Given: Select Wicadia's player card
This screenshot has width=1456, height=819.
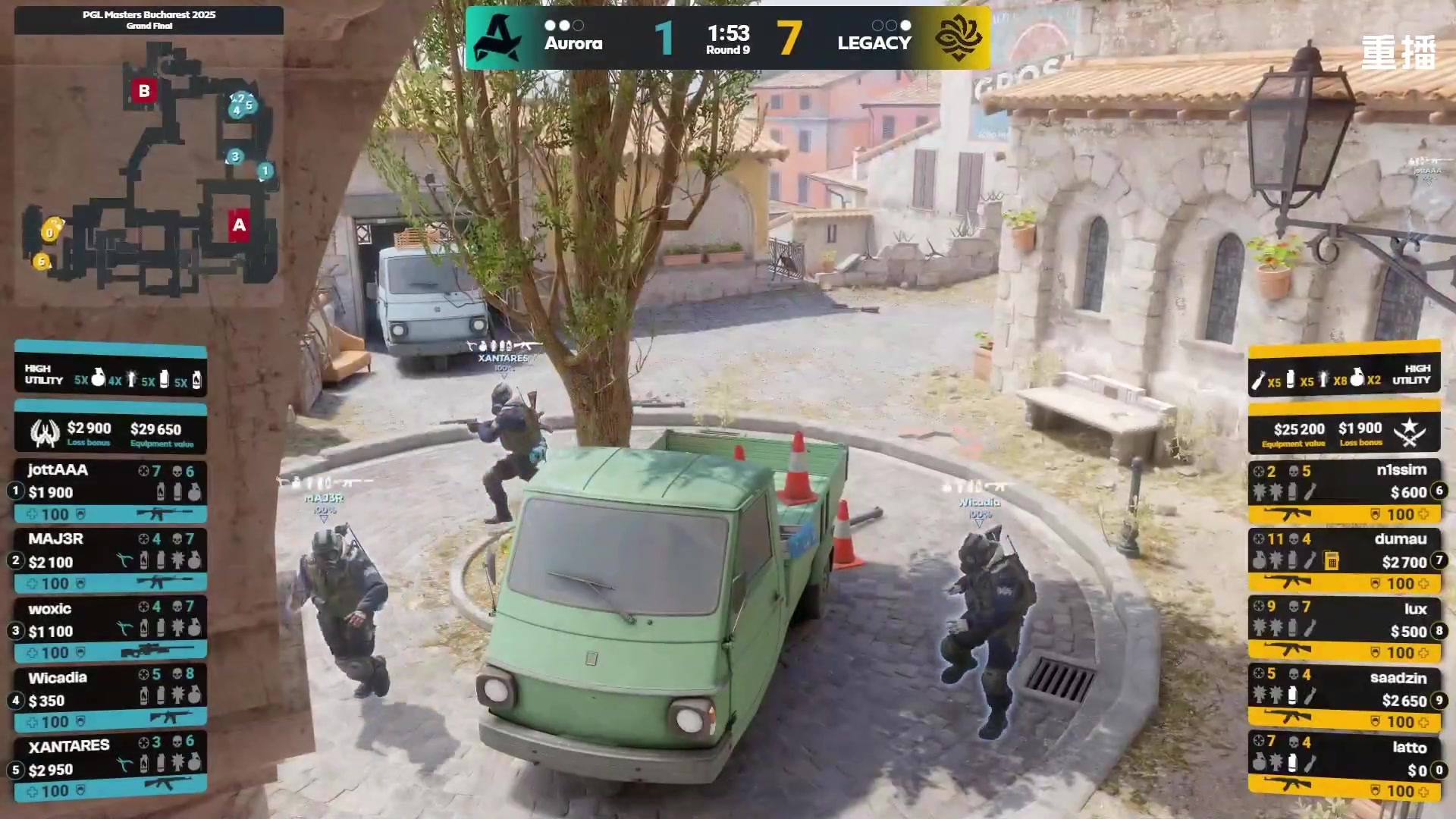Looking at the screenshot, I should (110, 699).
